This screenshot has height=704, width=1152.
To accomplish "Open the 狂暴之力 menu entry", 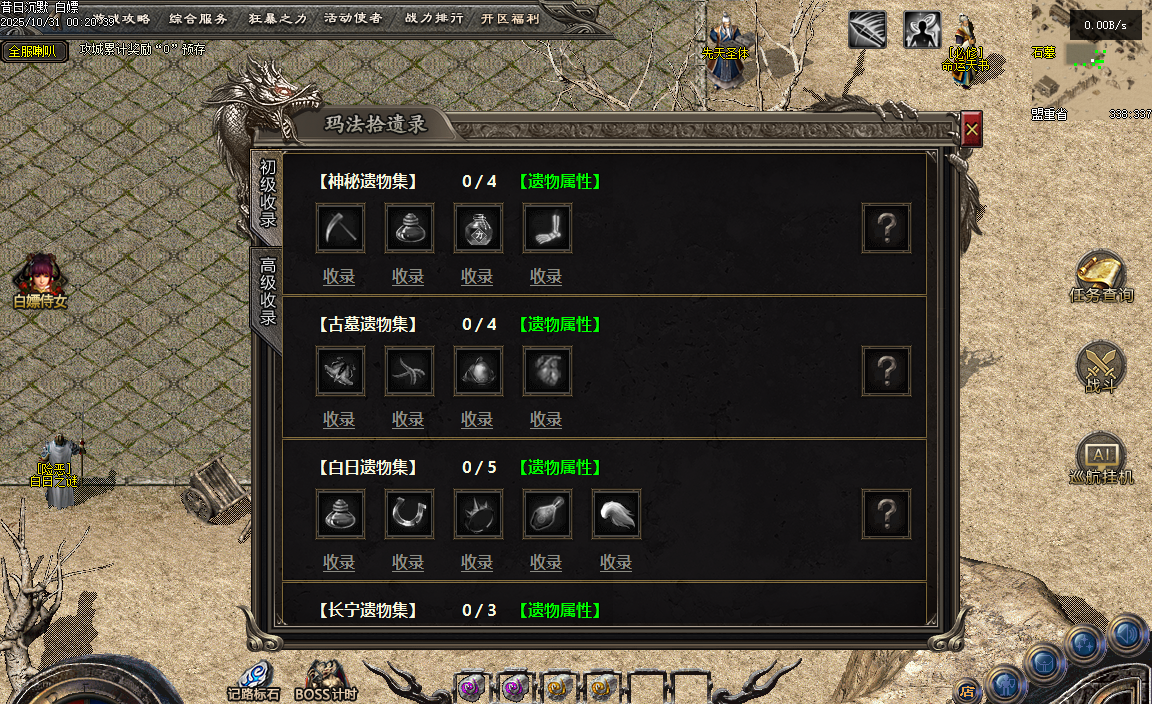I will [277, 18].
